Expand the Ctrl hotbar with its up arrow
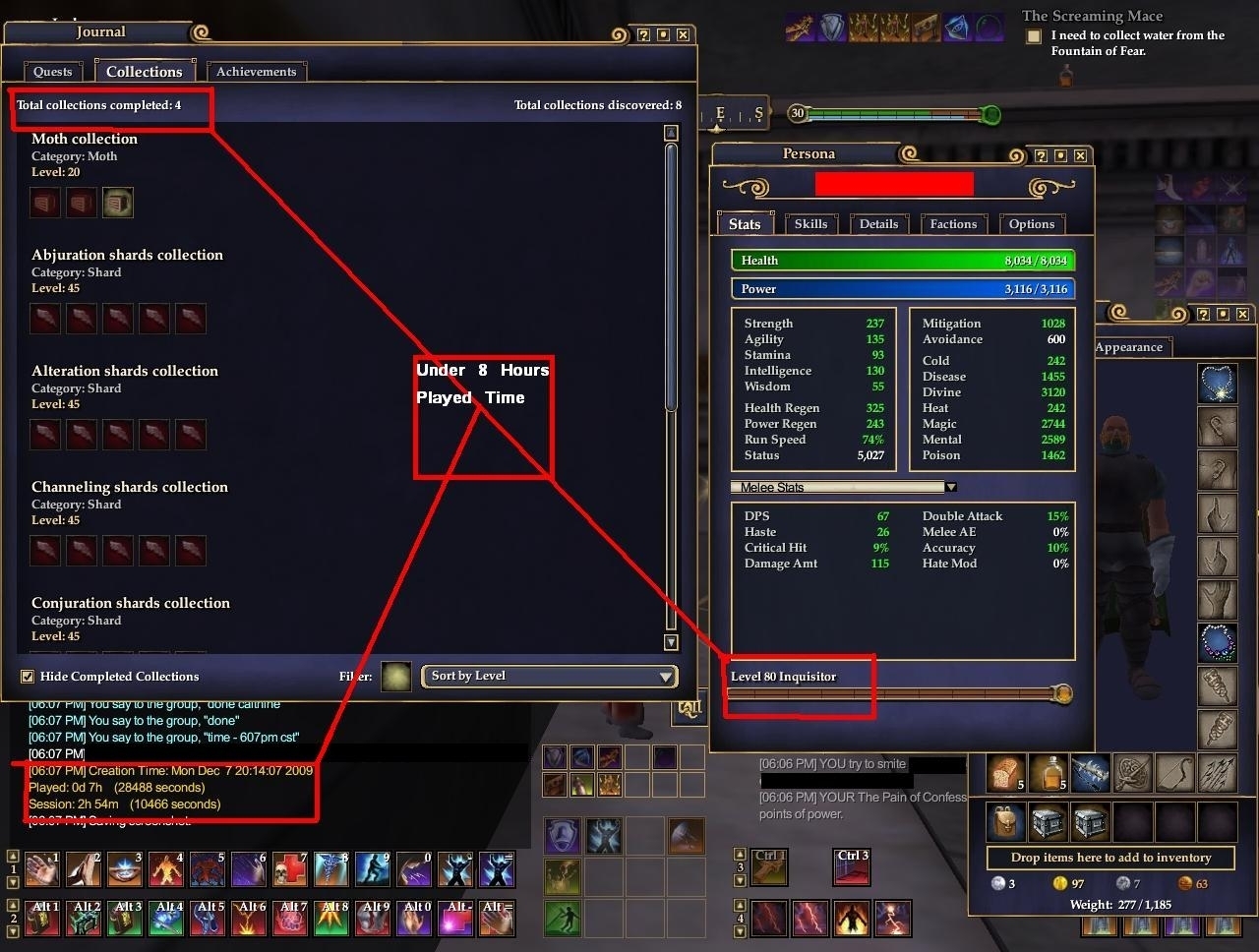Screen dimensions: 1259x952 click(741, 855)
